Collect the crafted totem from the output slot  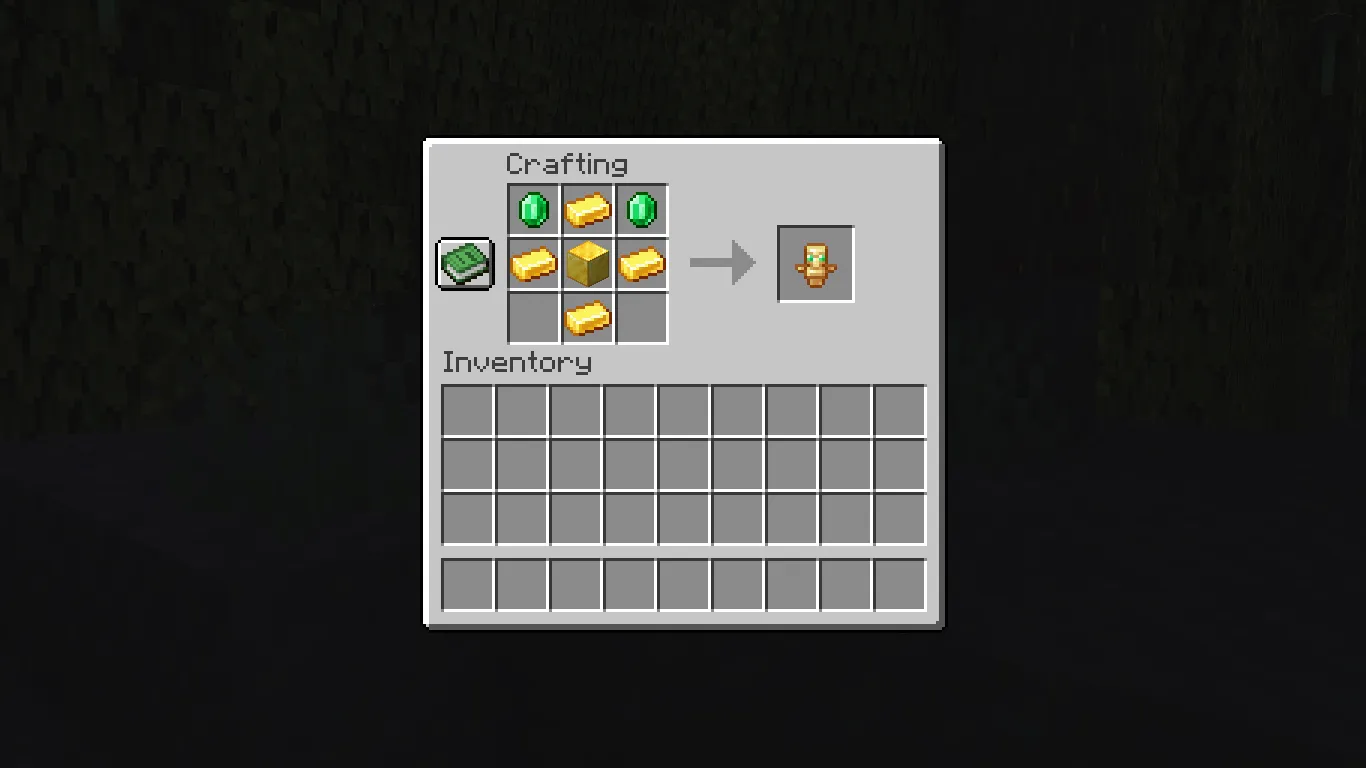[x=814, y=263]
